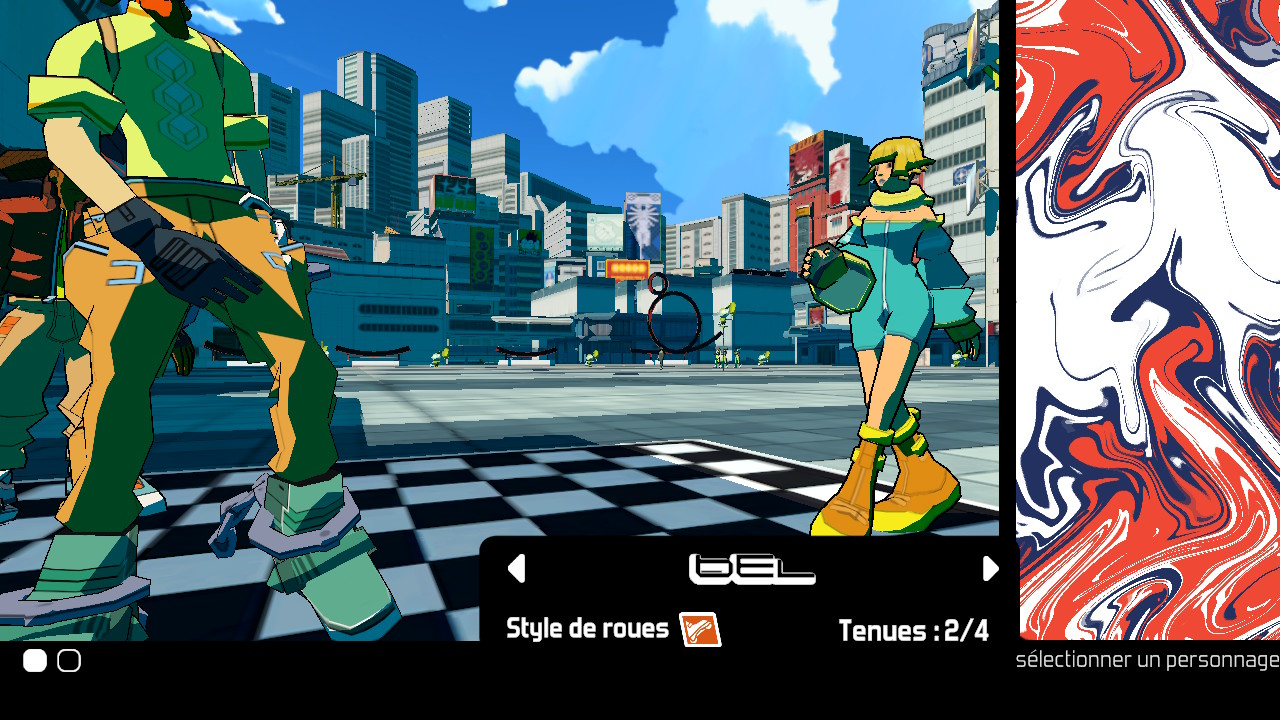Select the previous character with left arrow

pos(516,569)
